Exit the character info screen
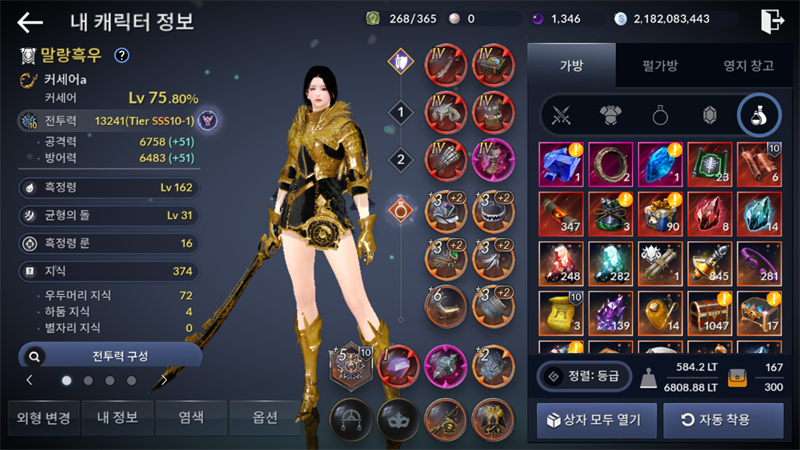This screenshot has width=800, height=450. 772,21
